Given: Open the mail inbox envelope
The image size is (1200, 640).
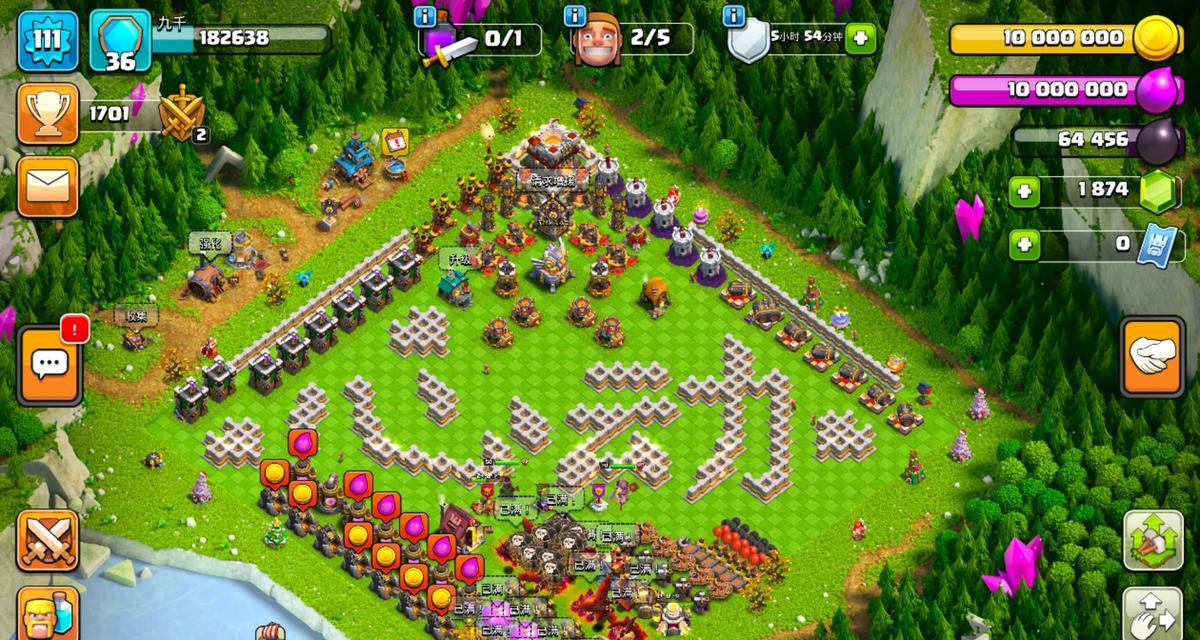Looking at the screenshot, I should pos(46,186).
